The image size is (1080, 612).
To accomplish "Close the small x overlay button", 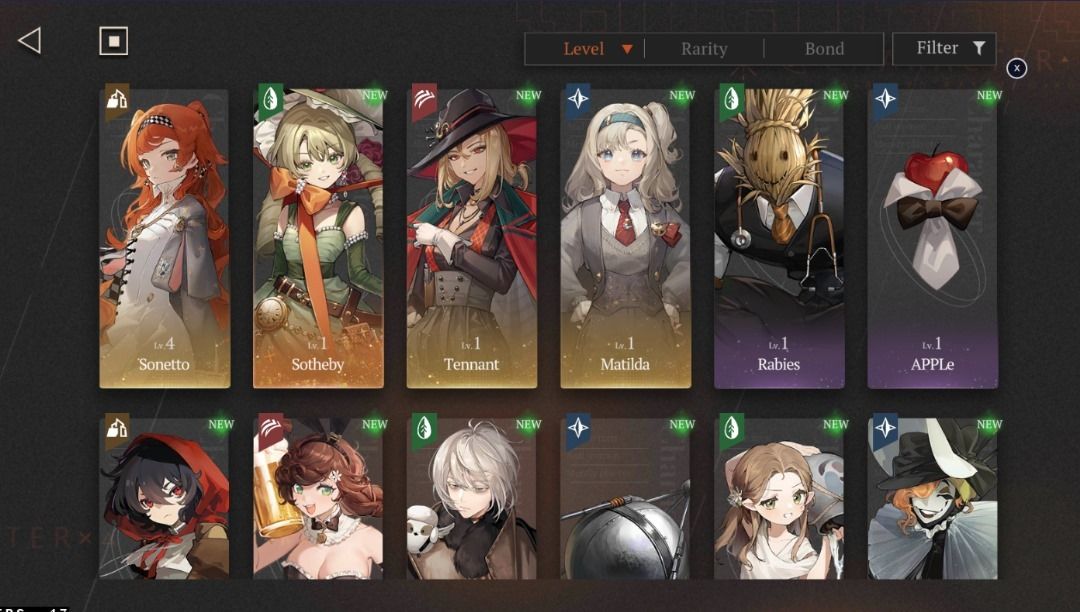I will point(1017,68).
